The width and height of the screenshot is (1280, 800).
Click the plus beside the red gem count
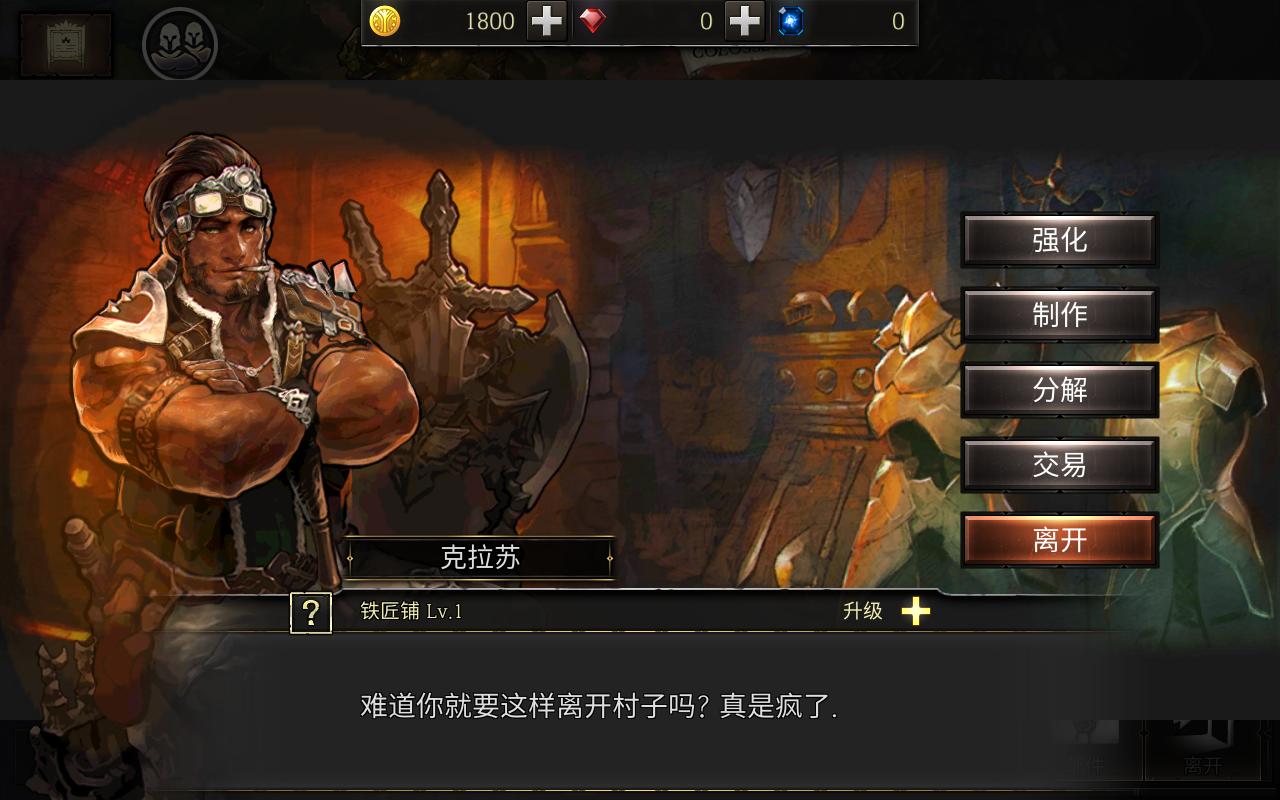[x=744, y=21]
